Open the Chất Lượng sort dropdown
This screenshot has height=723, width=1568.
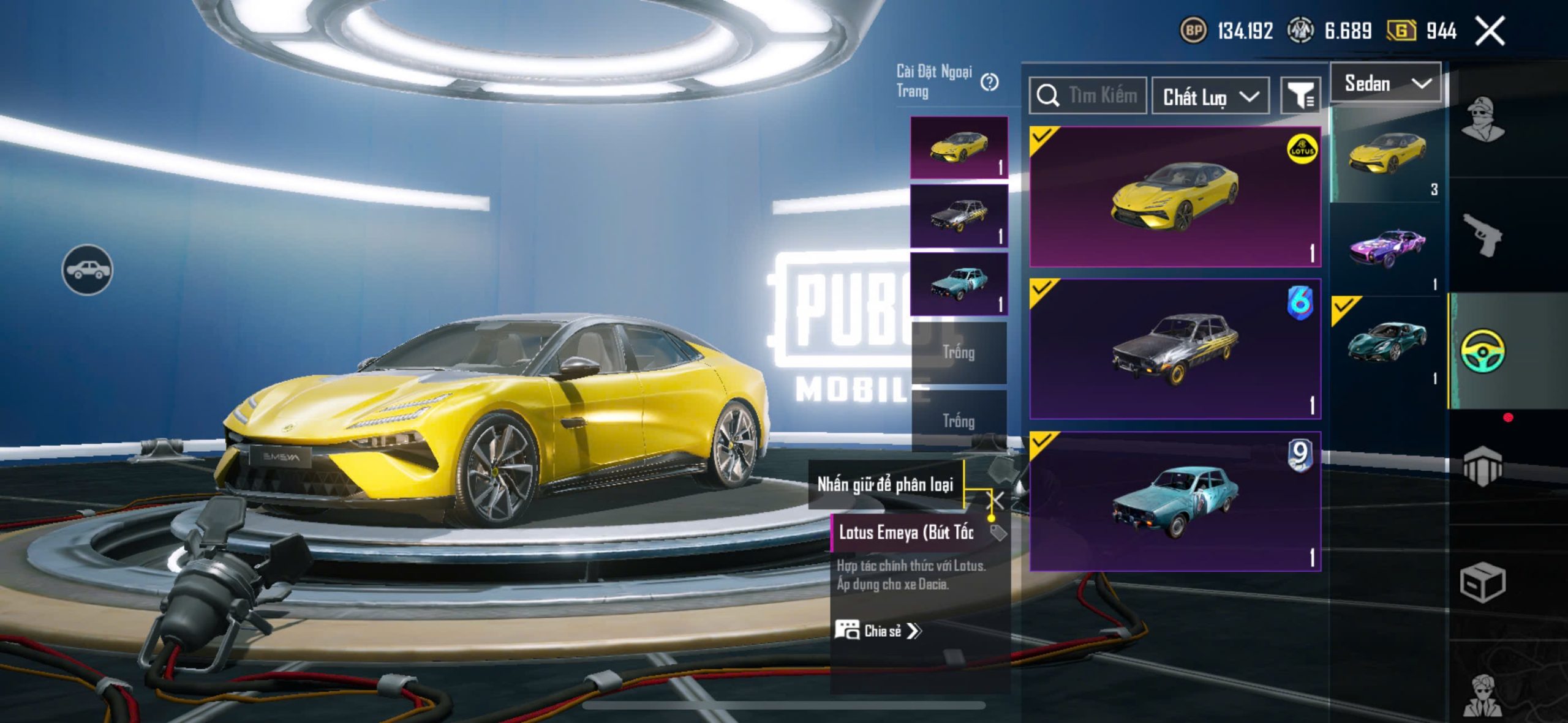[x=1210, y=97]
